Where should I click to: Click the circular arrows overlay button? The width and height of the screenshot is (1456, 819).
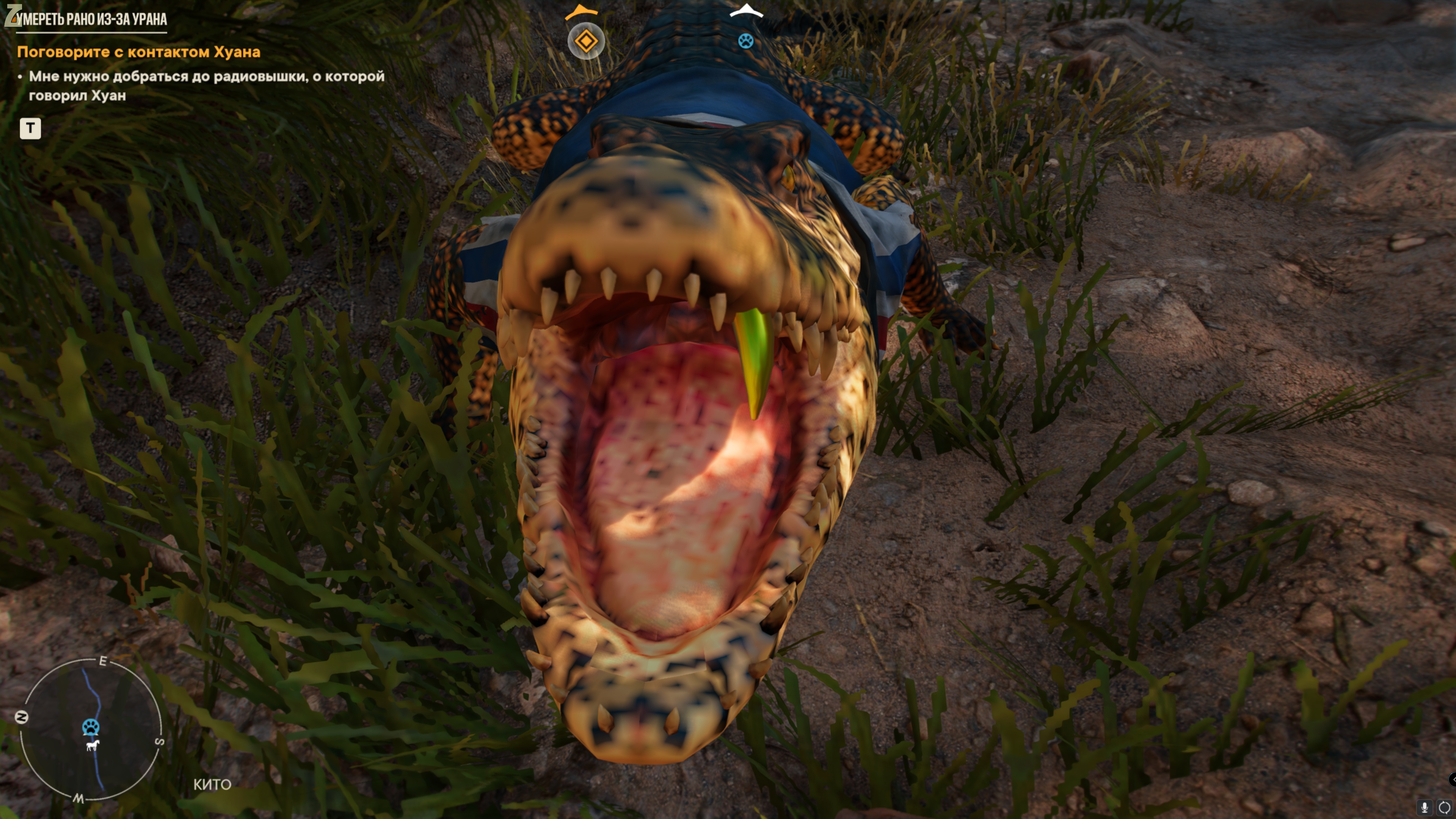click(x=1444, y=808)
